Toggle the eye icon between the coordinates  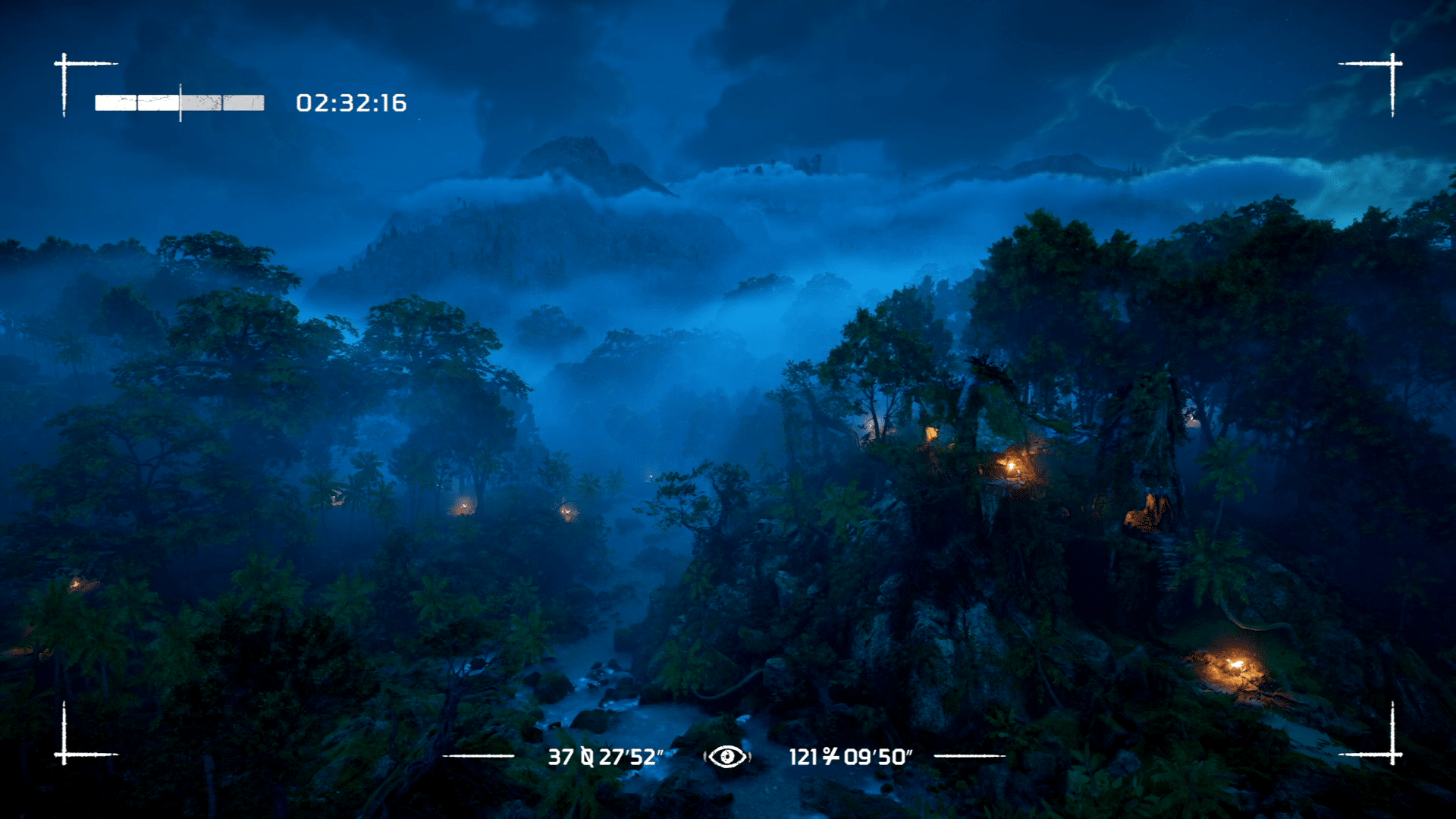[727, 756]
